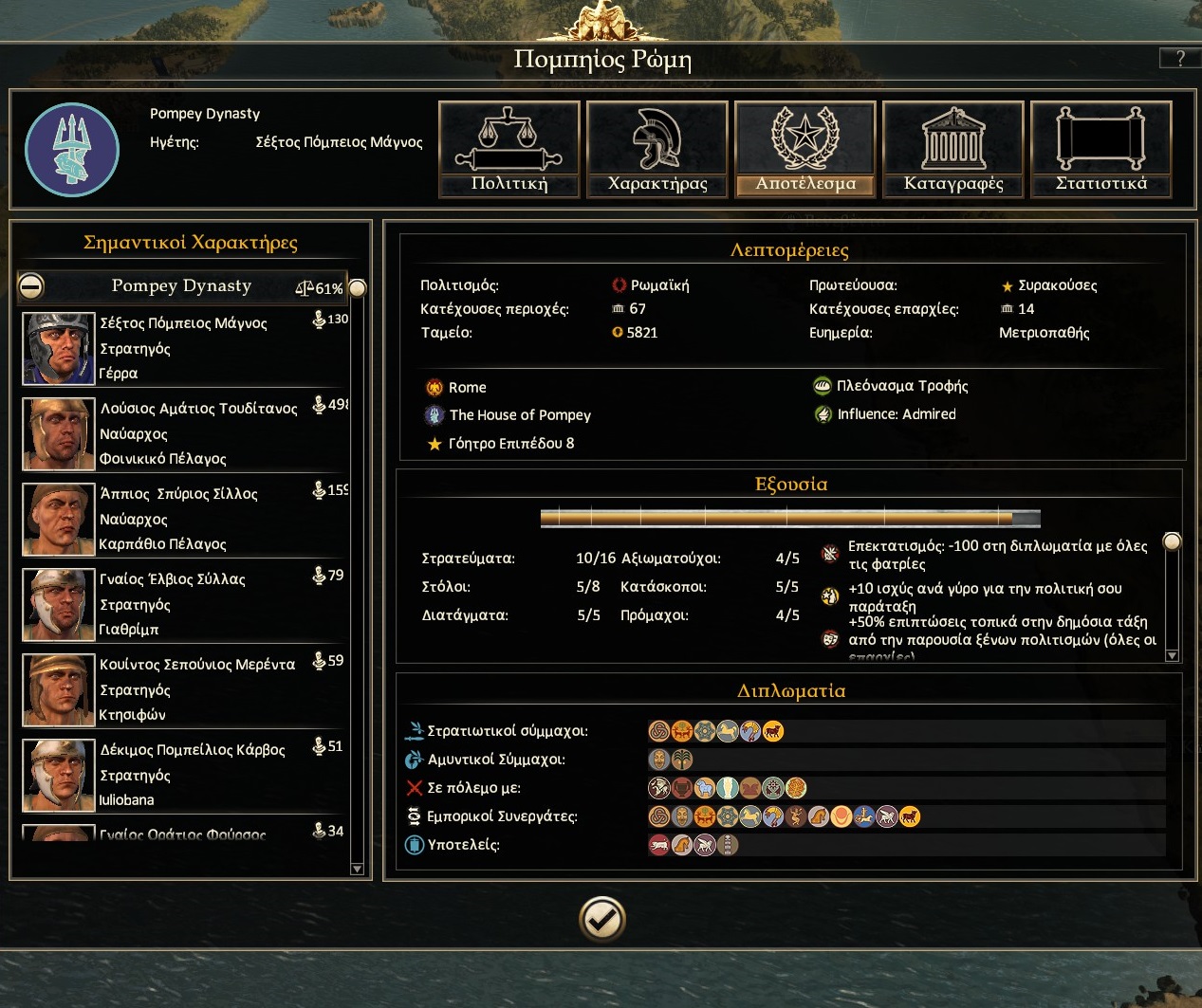Select character Σέξτος Πόμπειος Μάγνος
1202x1008 pixels.
pos(185,348)
